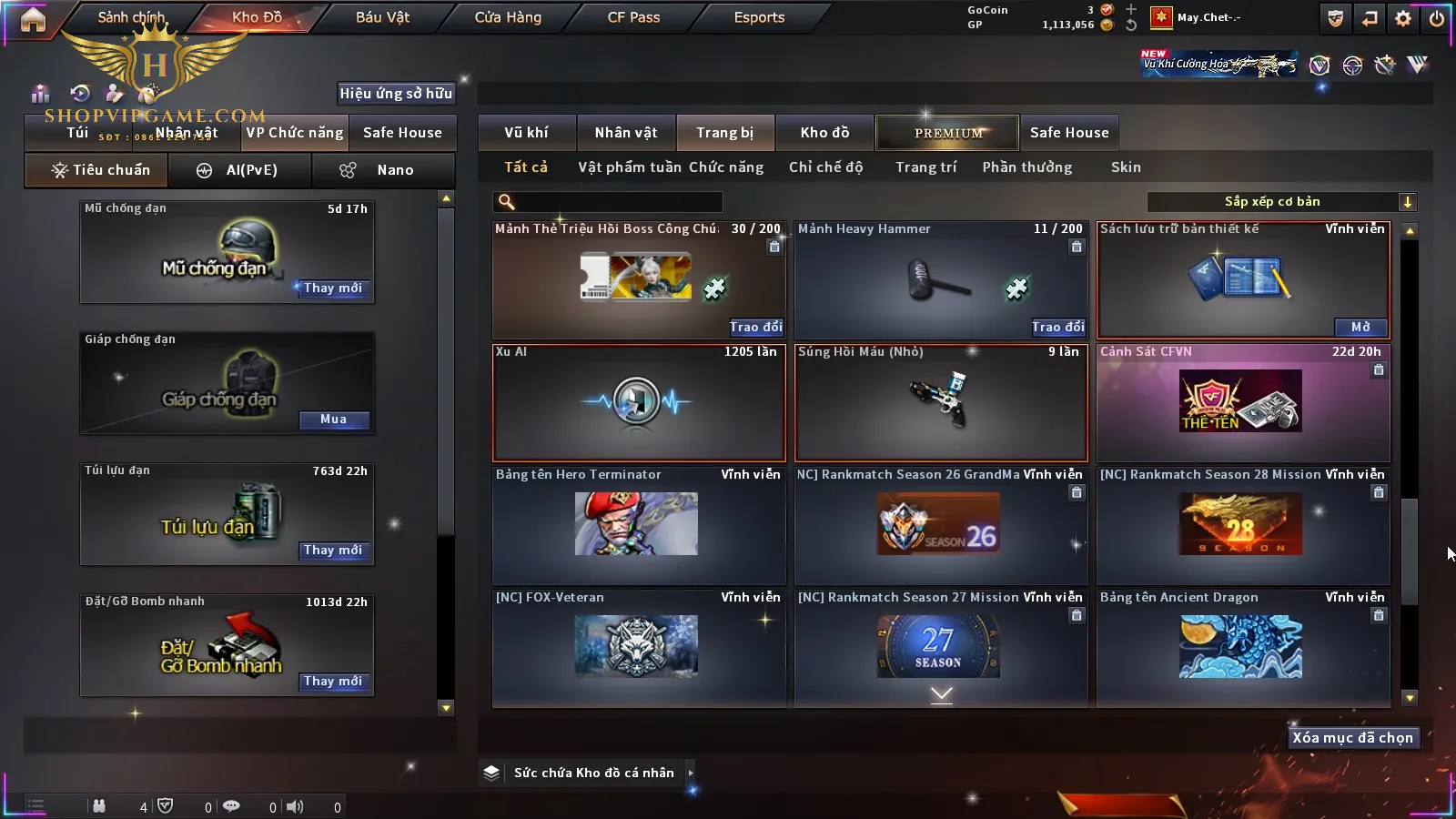Show the Phần thưởng sub-category

[1026, 167]
